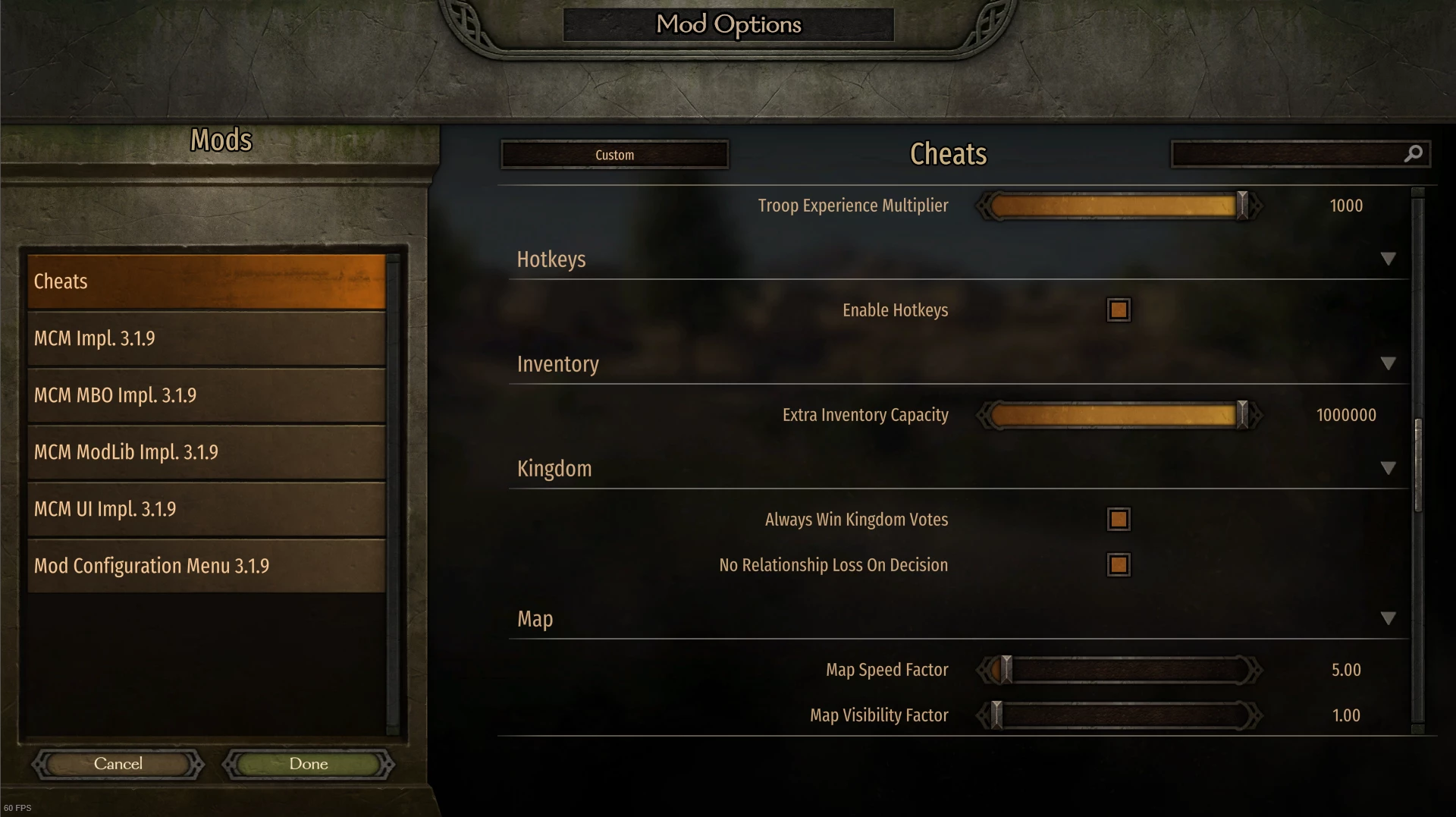Collapse the Inventory section
The height and width of the screenshot is (817, 1456).
[x=1388, y=364]
